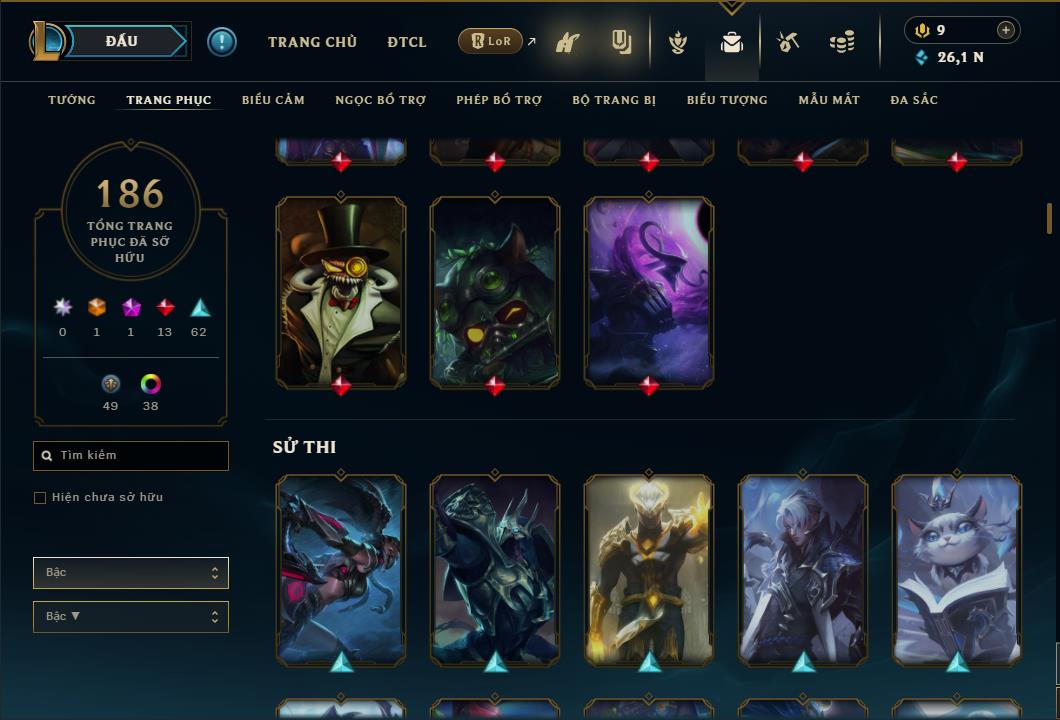Open the Bậc ▼ sort dropdown

[131, 617]
